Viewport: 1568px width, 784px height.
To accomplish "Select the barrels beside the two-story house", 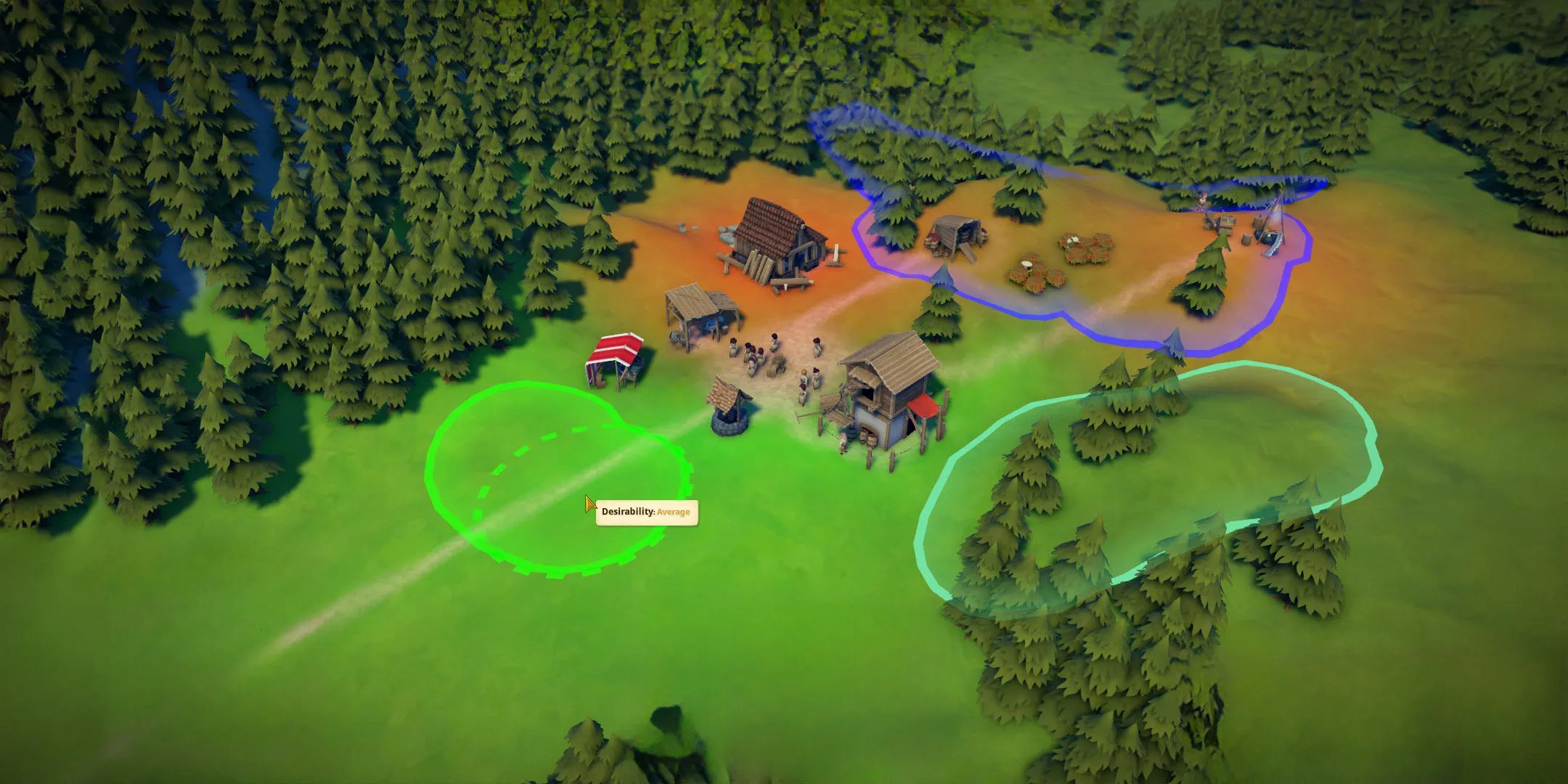I will click(x=867, y=439).
